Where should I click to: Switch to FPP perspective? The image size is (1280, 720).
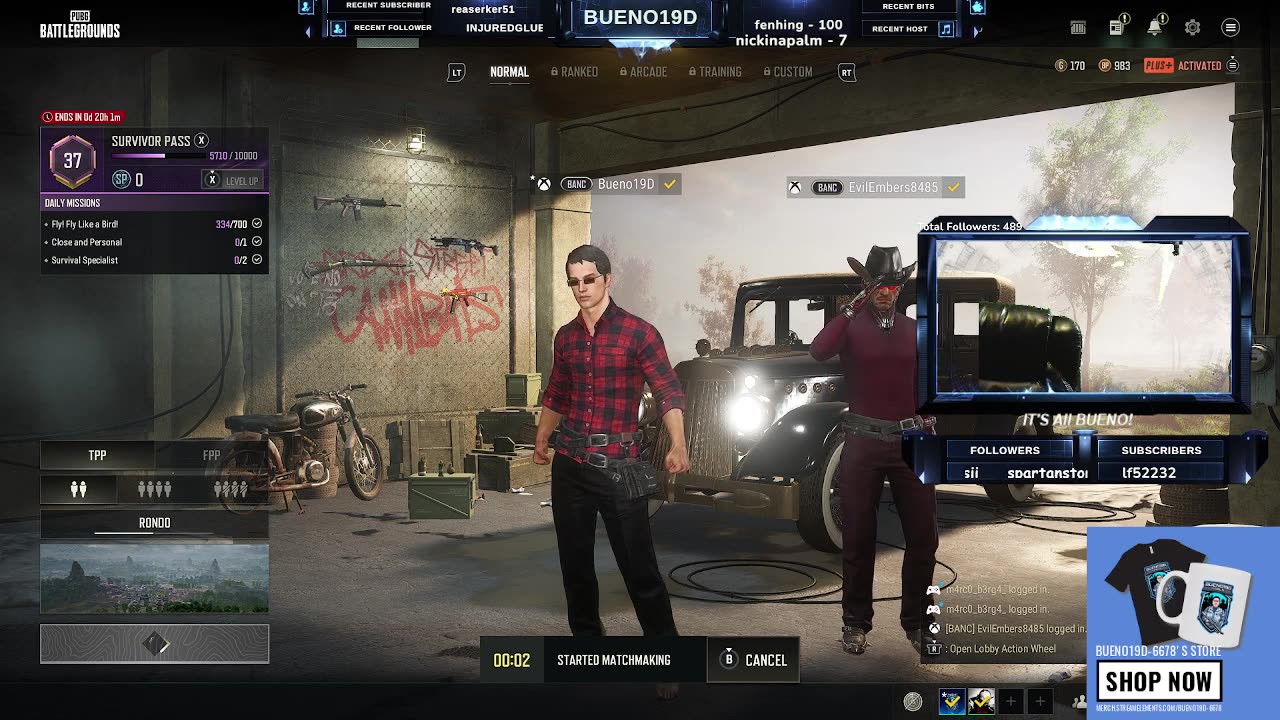tap(211, 455)
